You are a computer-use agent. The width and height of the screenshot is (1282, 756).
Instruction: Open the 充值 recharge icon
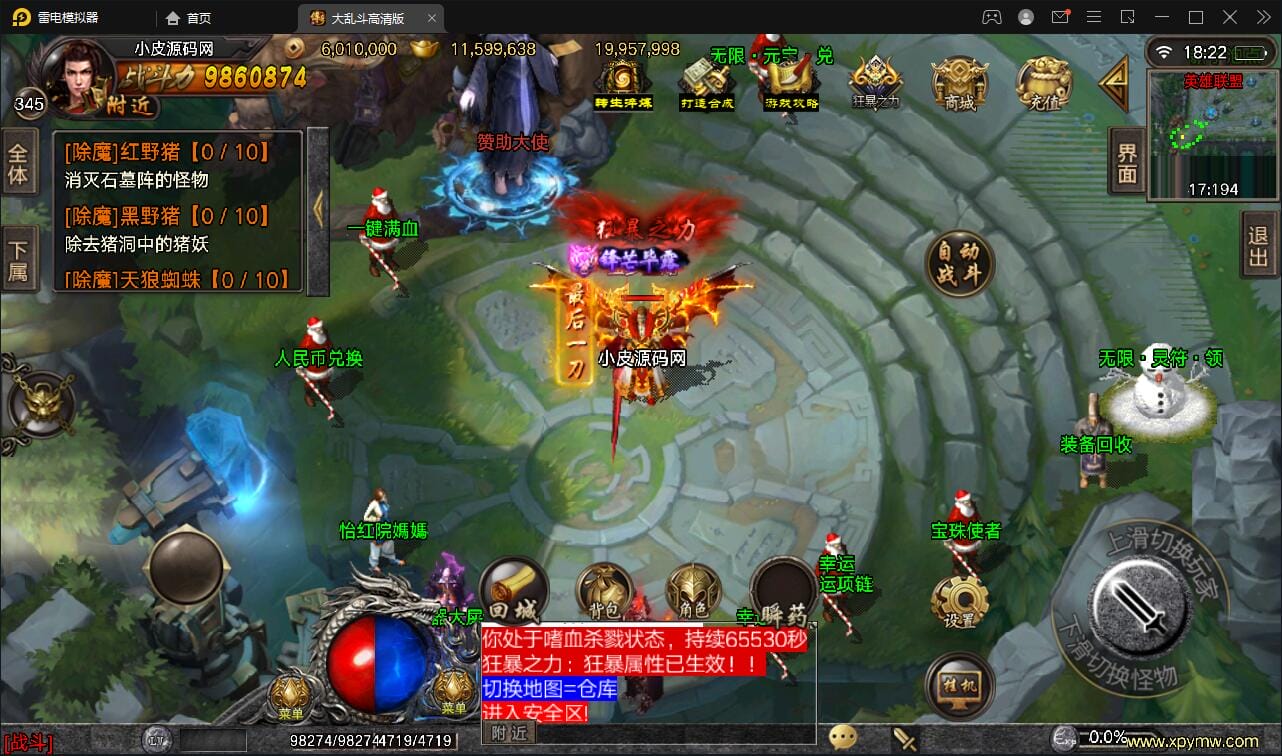(1043, 82)
